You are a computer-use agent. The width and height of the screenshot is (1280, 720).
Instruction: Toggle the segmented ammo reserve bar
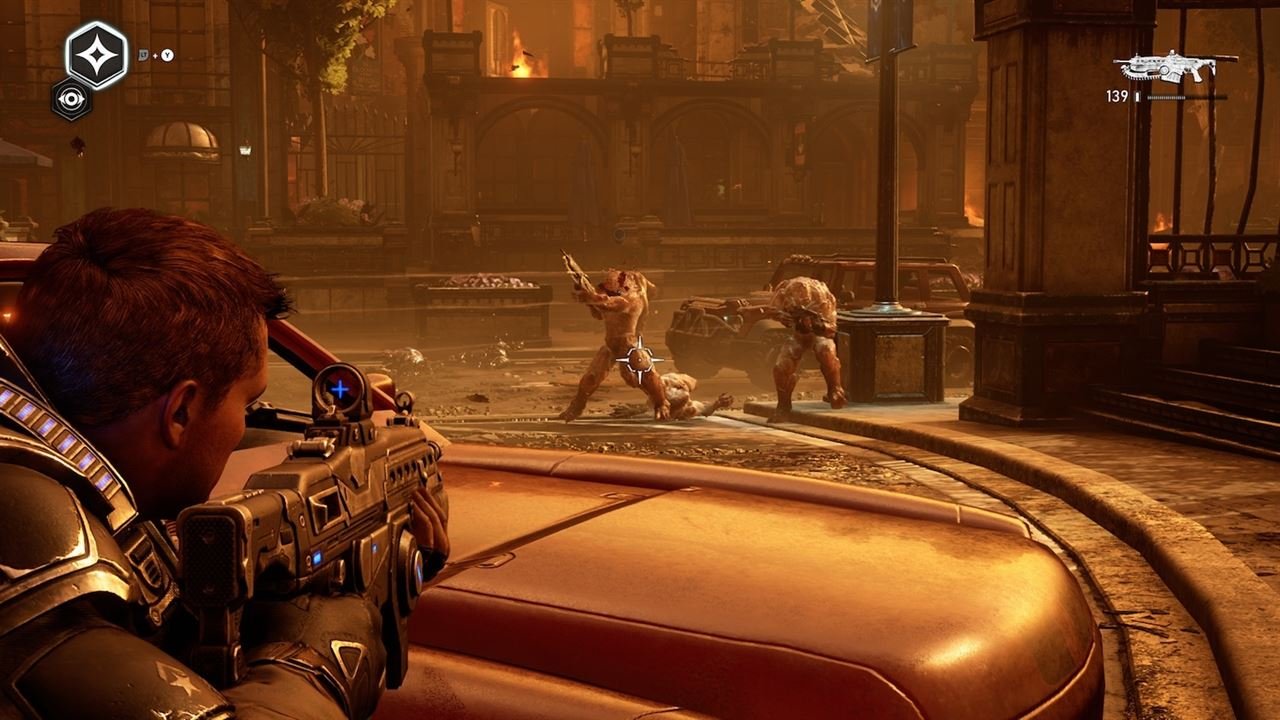point(1166,97)
